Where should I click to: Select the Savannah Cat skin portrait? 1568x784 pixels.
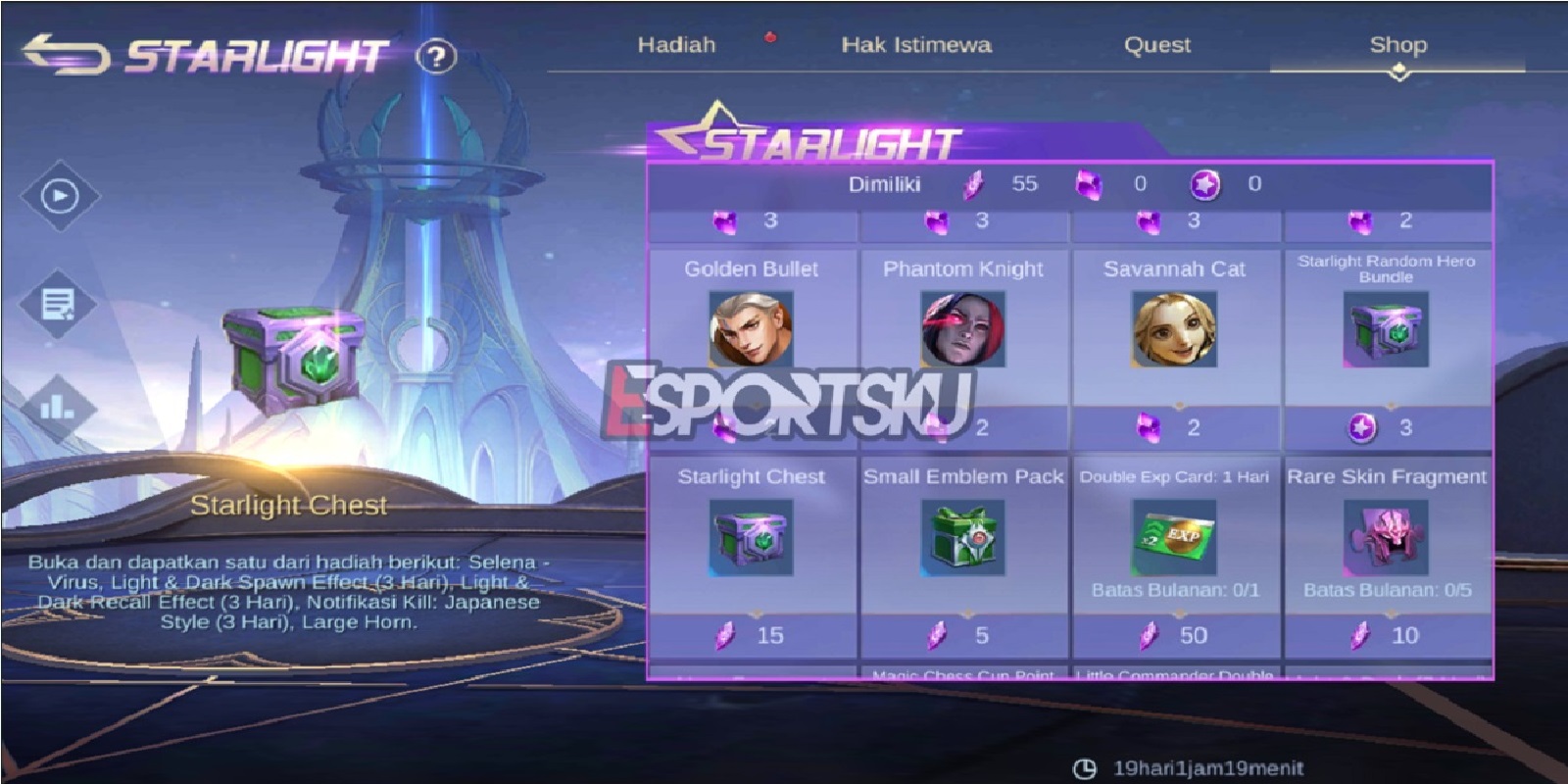[1176, 333]
